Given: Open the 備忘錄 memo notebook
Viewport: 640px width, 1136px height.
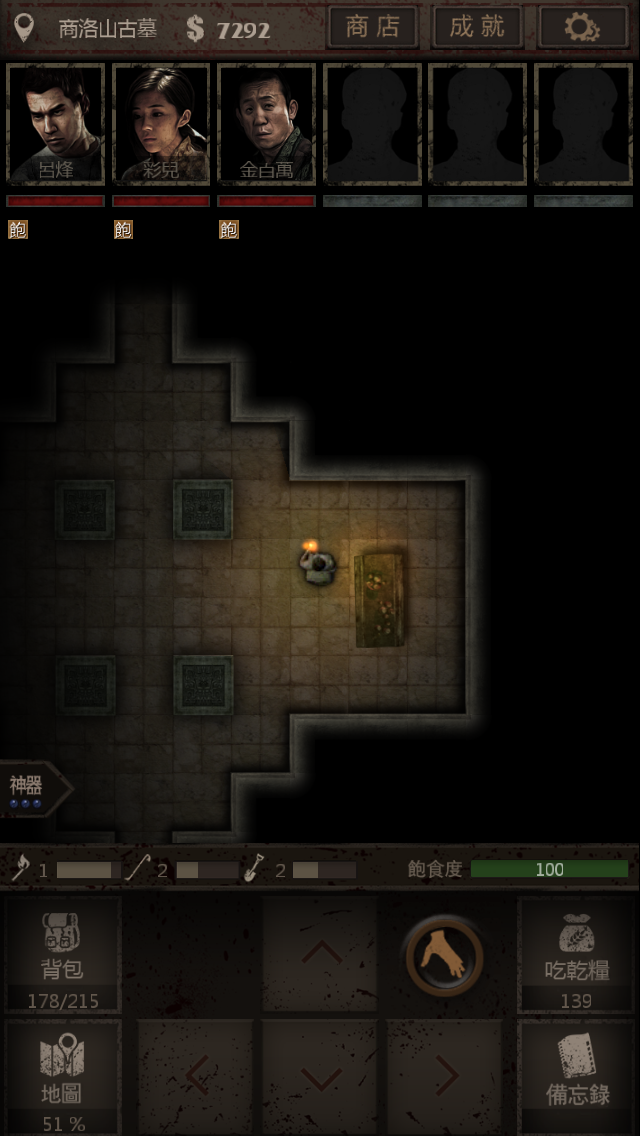Looking at the screenshot, I should (x=577, y=1078).
